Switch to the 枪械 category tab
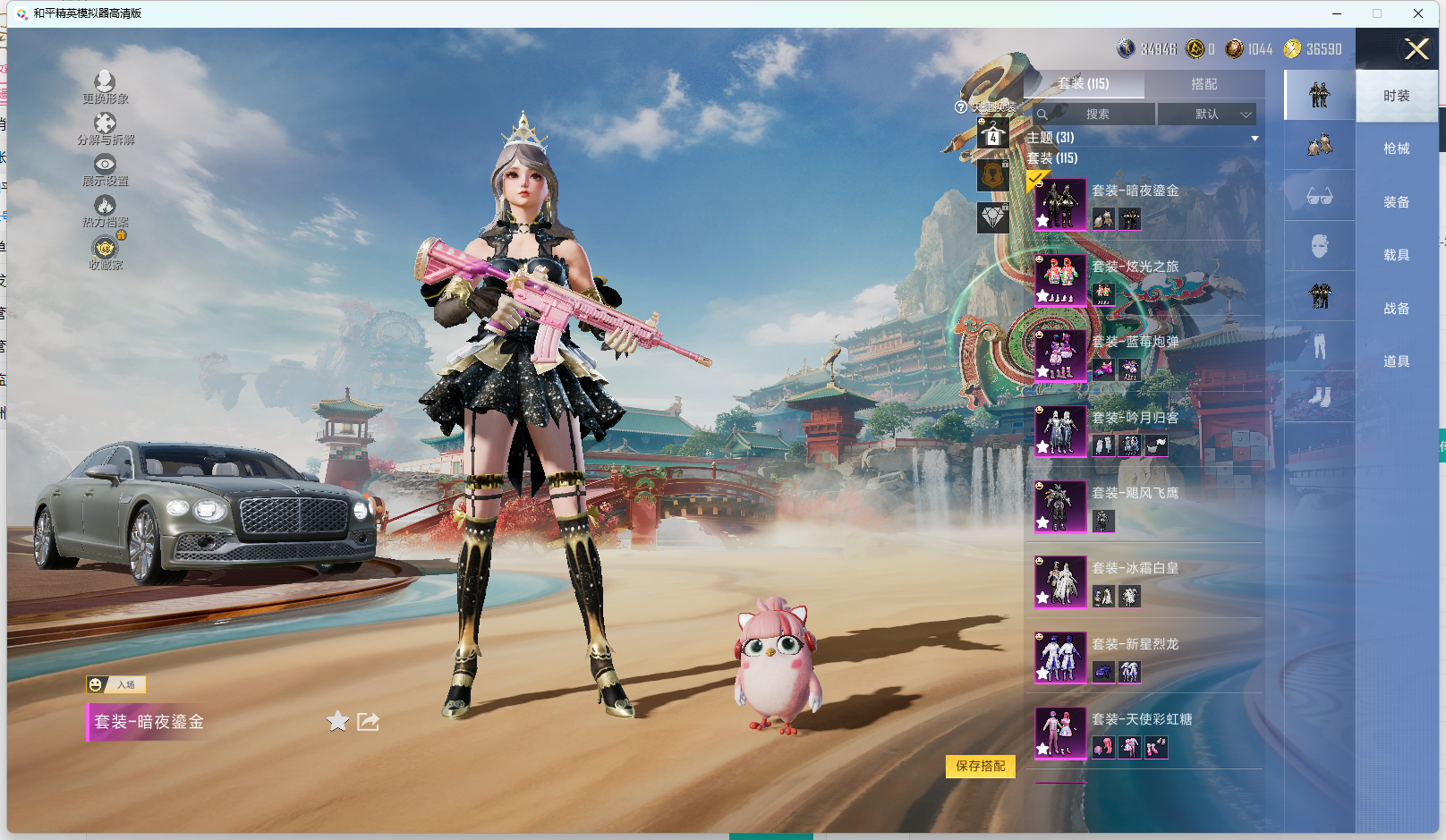The image size is (1446, 840). pyautogui.click(x=1396, y=148)
